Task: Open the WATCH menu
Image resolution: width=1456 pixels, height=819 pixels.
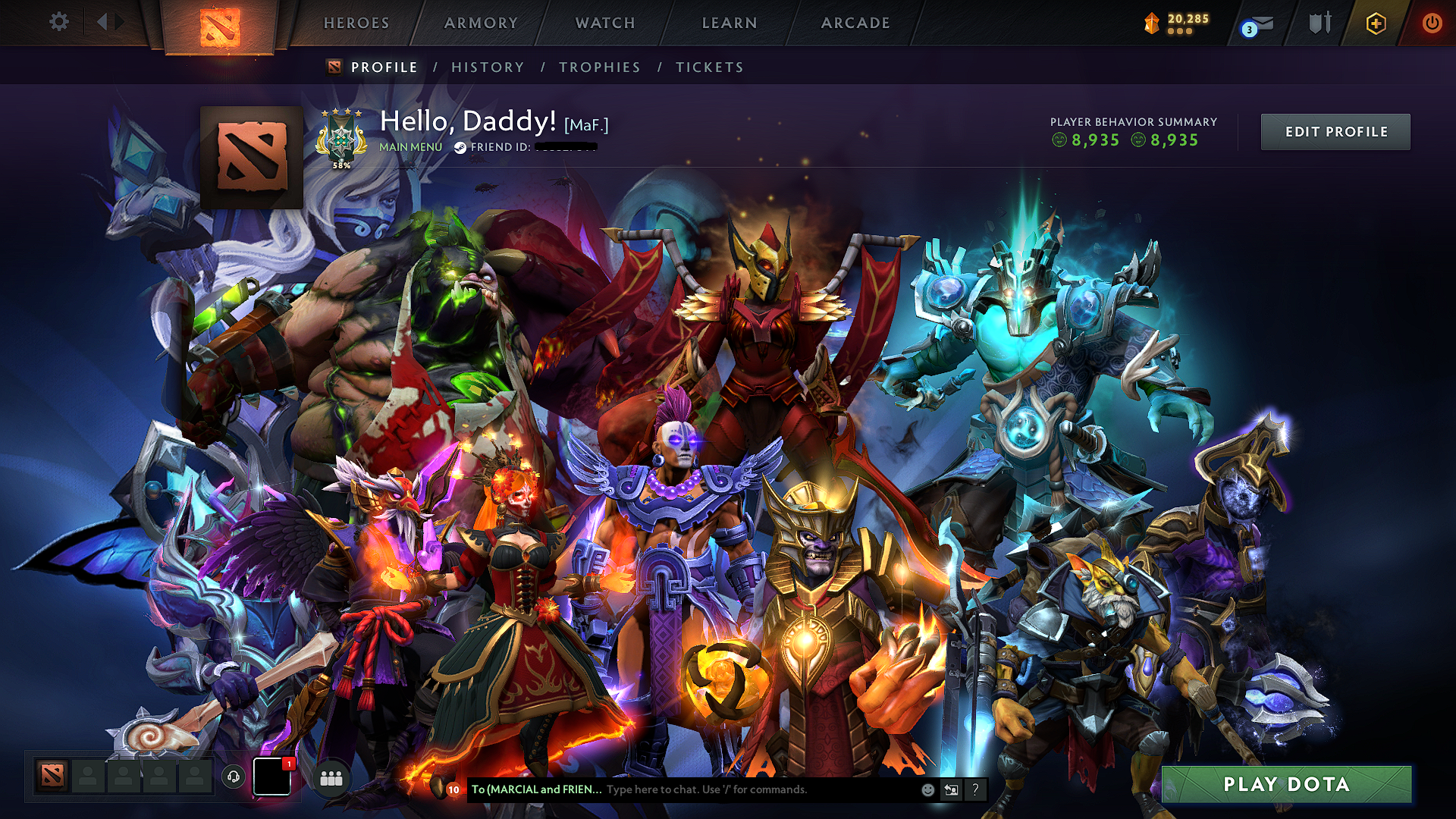Action: (x=604, y=23)
